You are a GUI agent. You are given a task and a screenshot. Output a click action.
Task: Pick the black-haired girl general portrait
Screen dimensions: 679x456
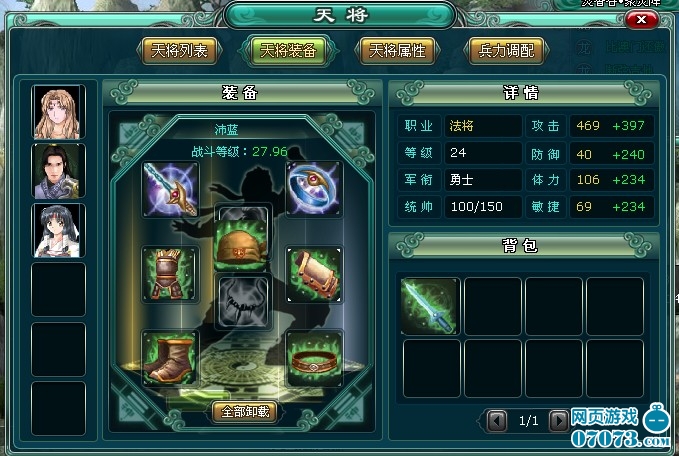click(x=59, y=230)
